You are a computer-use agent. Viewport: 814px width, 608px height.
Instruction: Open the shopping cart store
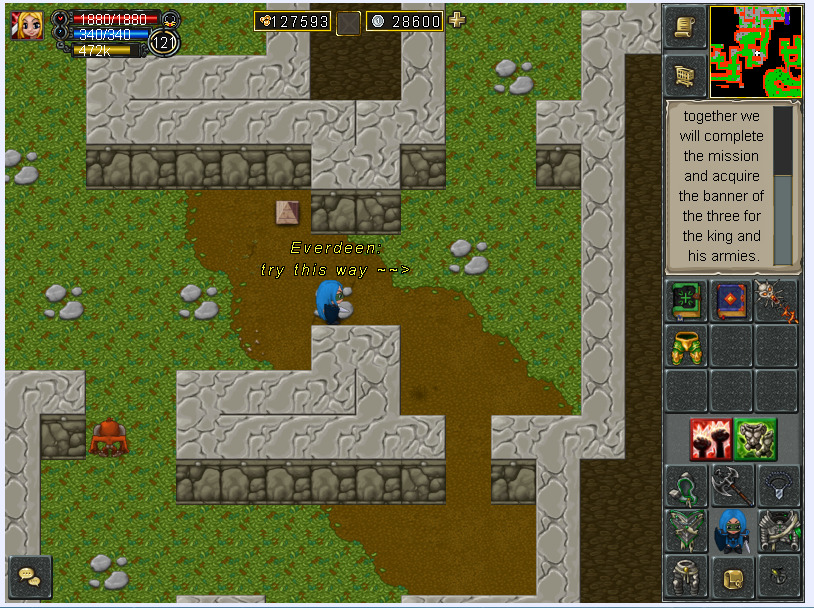click(x=685, y=75)
